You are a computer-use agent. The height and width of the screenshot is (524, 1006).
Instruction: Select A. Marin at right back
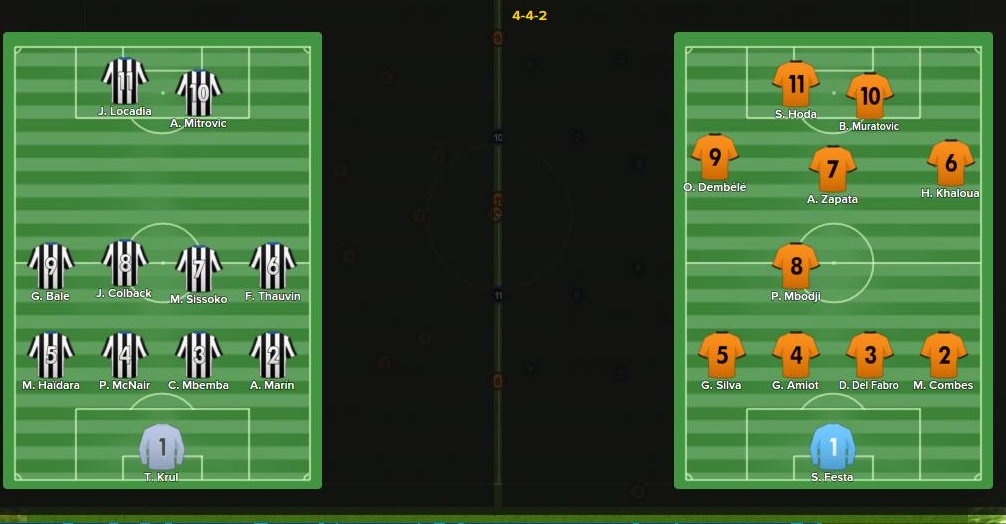[272, 356]
